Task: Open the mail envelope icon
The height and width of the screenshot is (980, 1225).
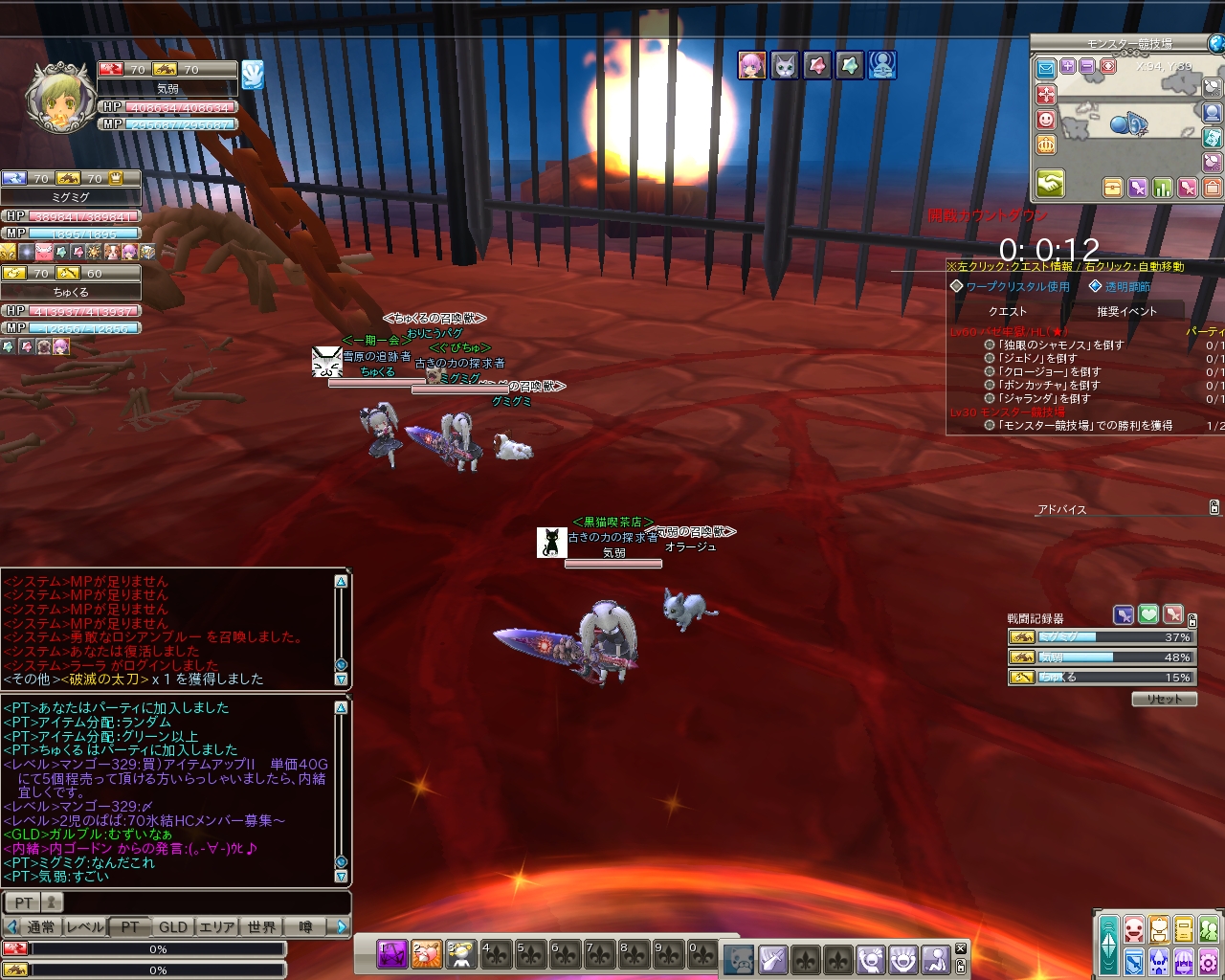Action: tap(1045, 67)
